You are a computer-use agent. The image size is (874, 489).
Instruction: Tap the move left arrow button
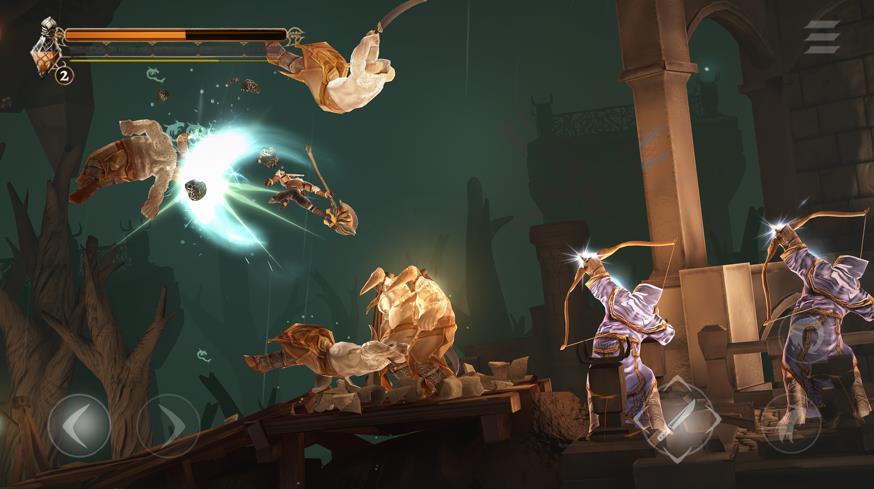(79, 425)
